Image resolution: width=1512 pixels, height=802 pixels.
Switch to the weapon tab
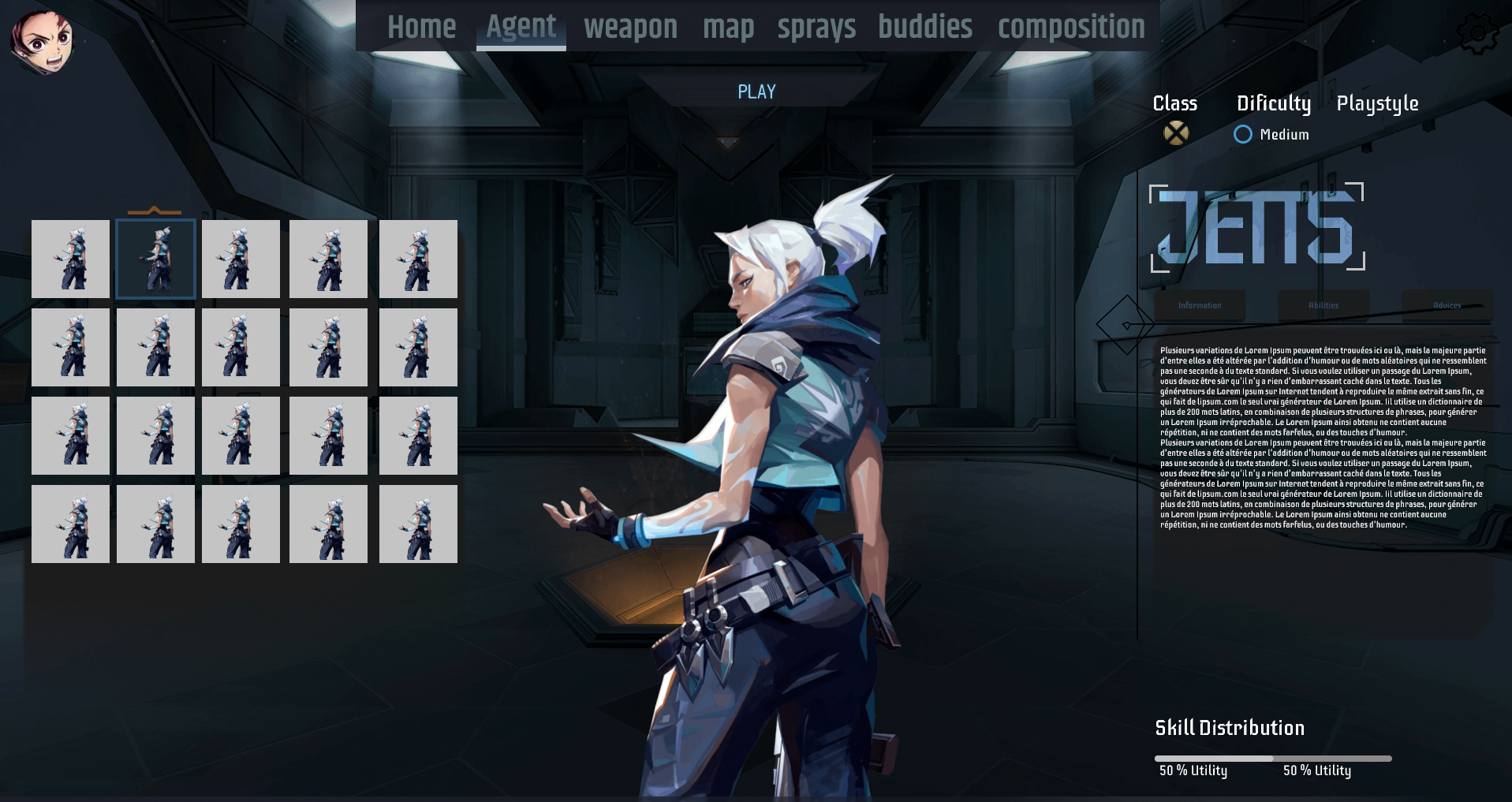630,28
